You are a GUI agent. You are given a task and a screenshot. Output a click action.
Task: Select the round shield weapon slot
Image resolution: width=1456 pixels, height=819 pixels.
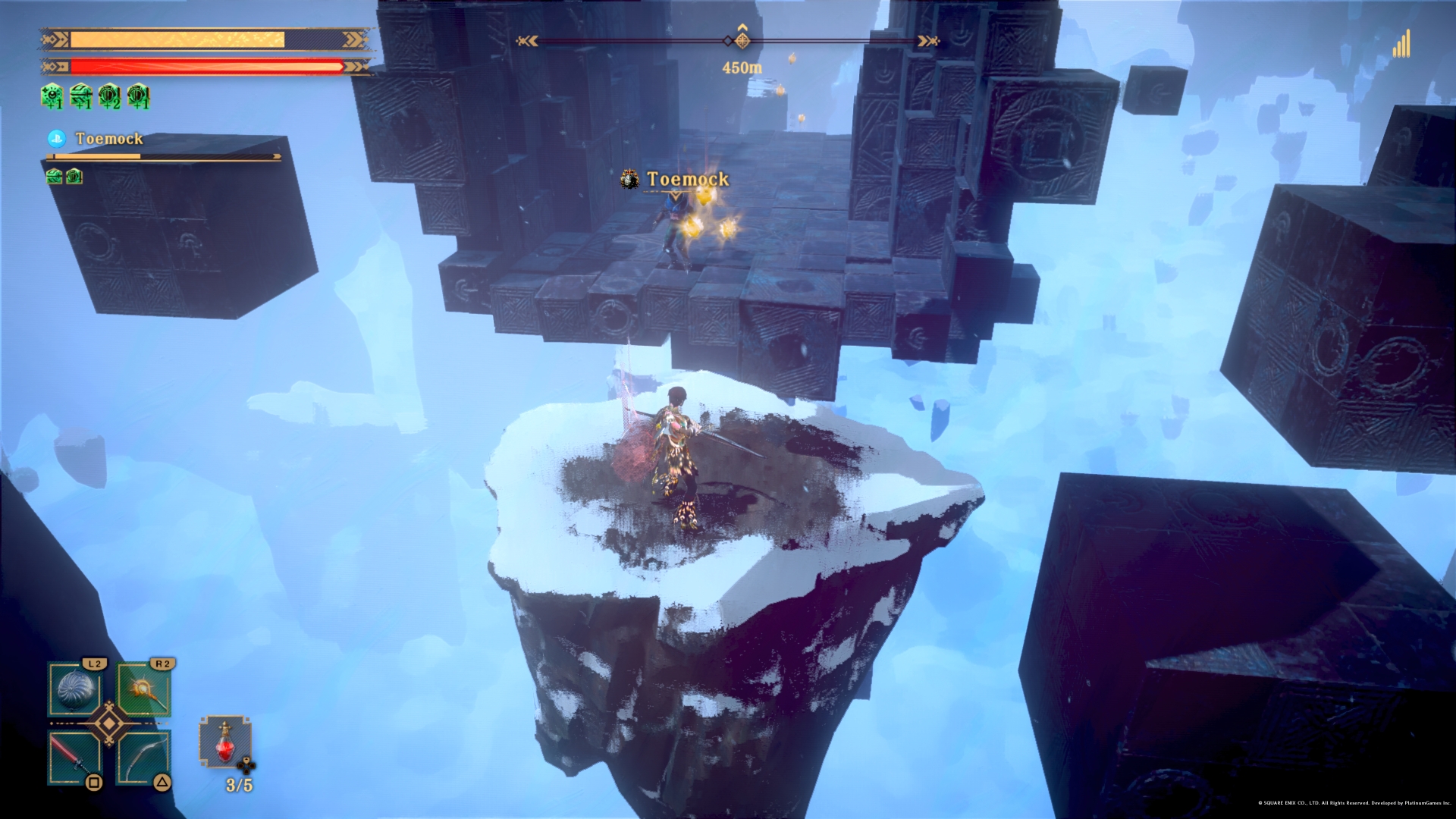[x=74, y=689]
